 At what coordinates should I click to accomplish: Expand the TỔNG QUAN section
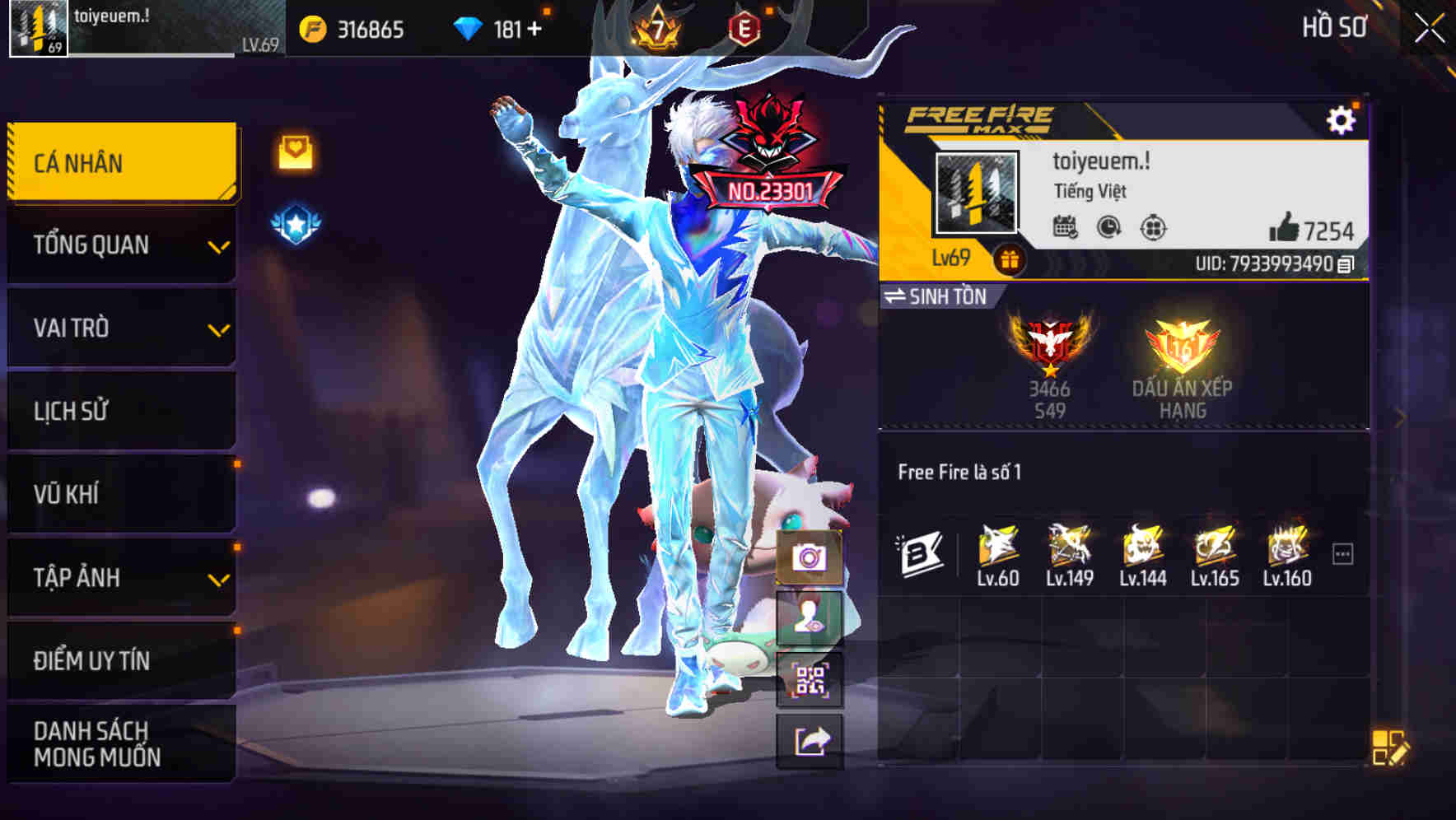119,245
